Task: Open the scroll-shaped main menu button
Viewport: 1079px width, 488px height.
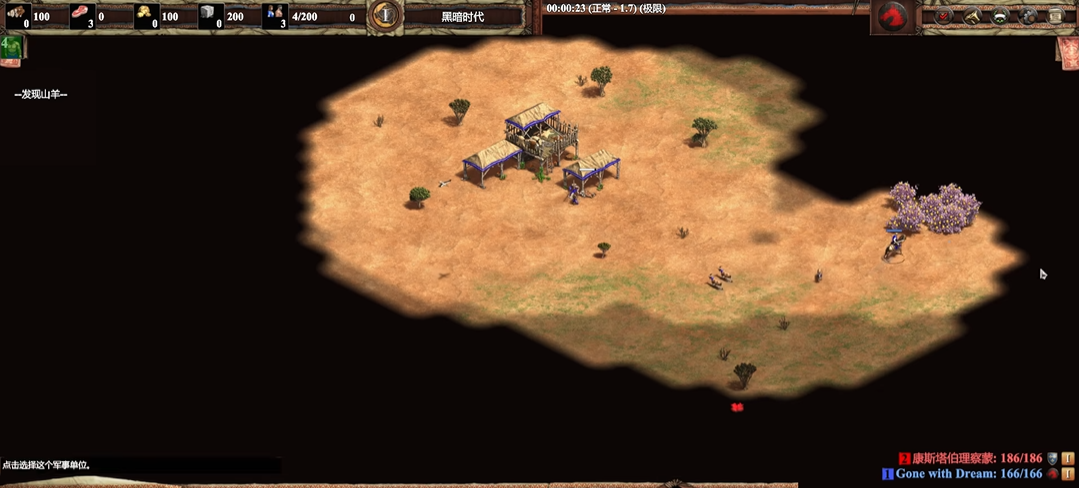Action: pyautogui.click(x=1055, y=16)
